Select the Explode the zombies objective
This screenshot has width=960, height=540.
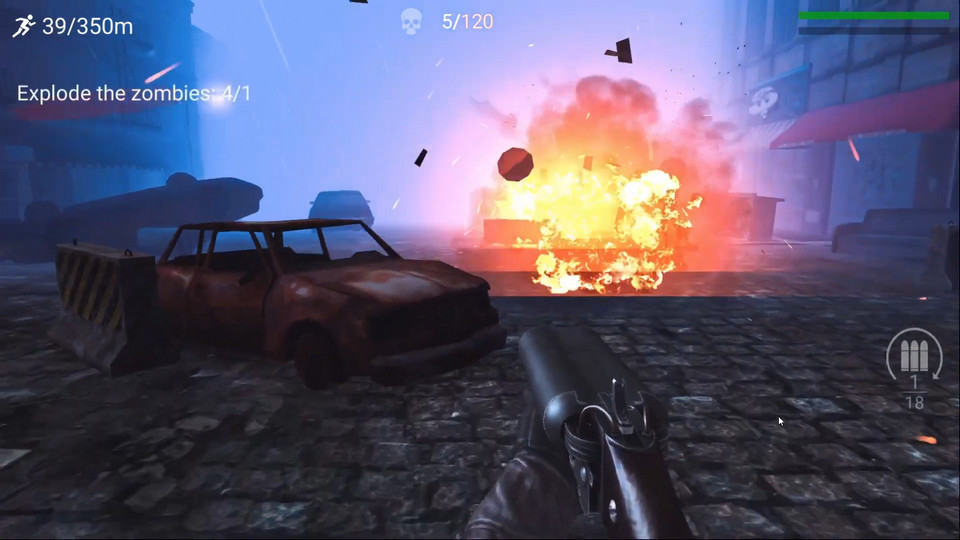(134, 93)
